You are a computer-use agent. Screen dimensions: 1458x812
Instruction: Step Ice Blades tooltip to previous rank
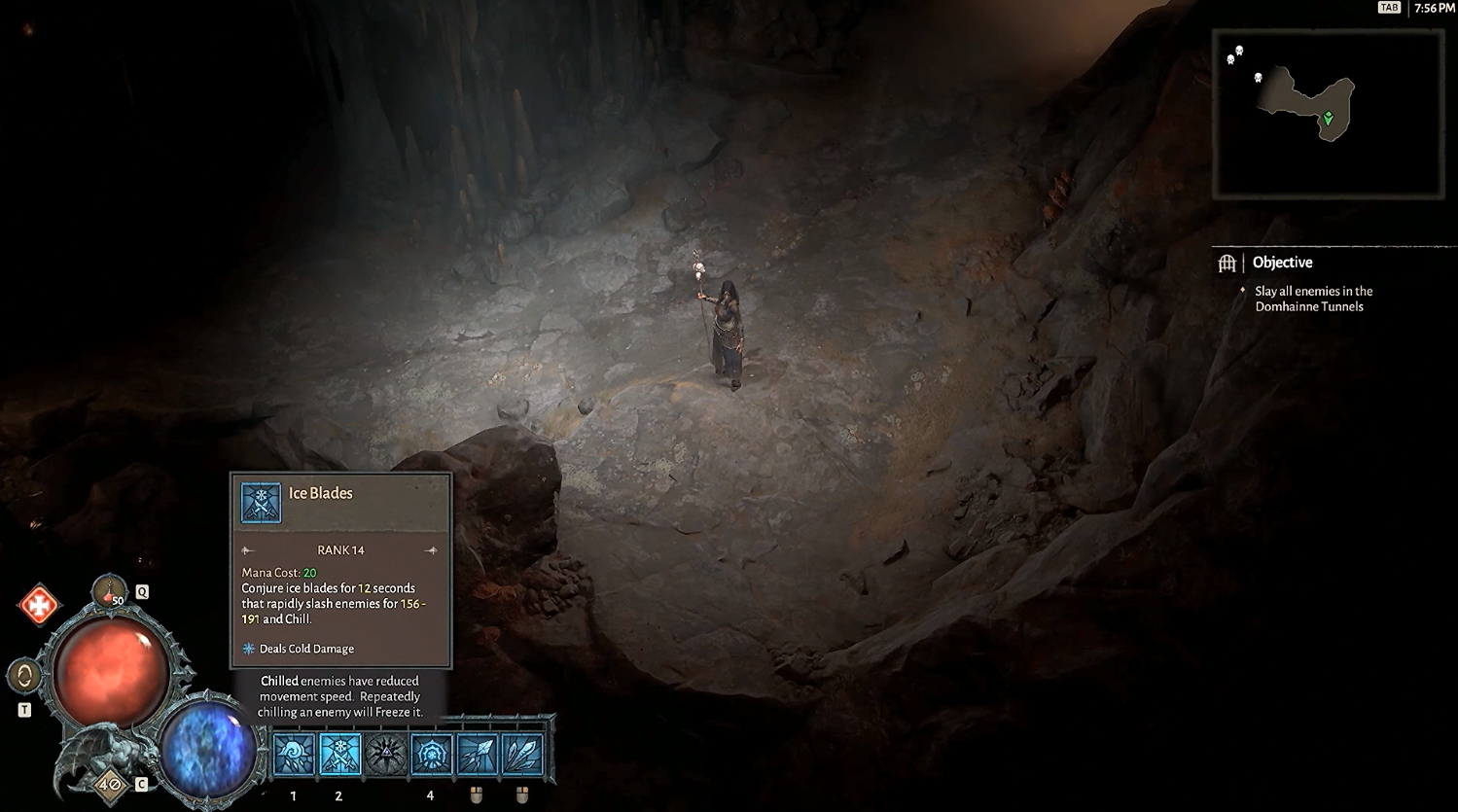[248, 550]
